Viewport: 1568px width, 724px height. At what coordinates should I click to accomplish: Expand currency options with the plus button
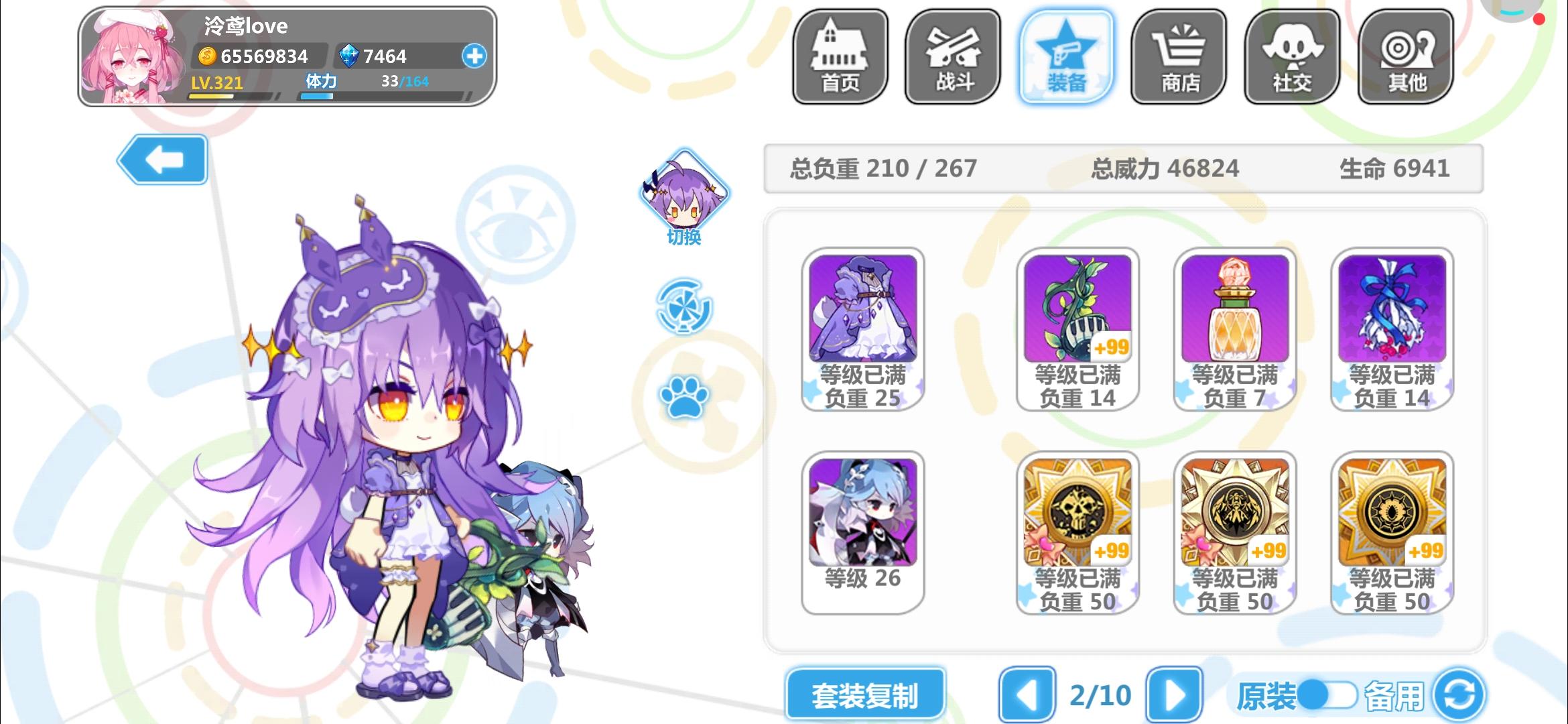pyautogui.click(x=474, y=56)
